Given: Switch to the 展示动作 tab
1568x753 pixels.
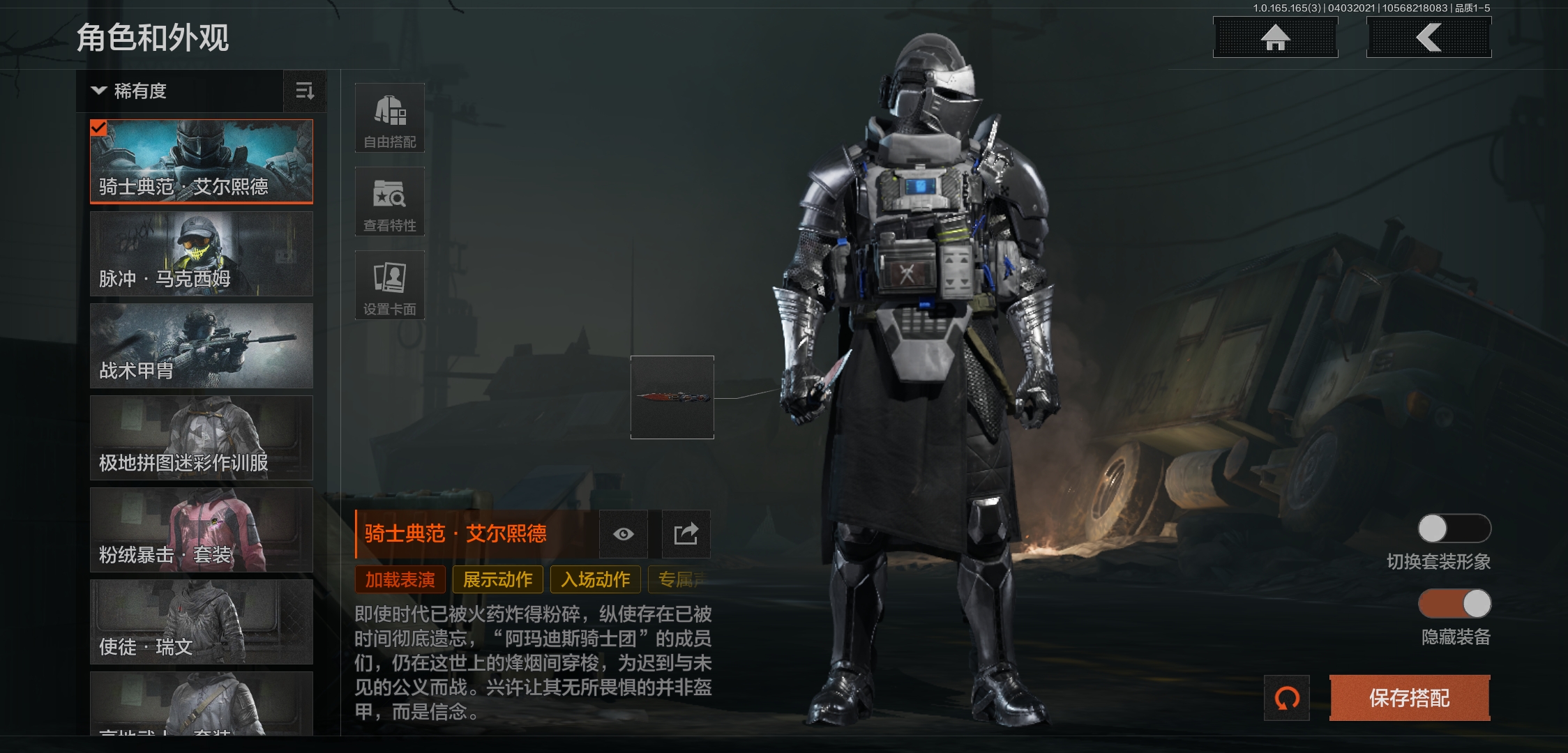Looking at the screenshot, I should click(497, 579).
